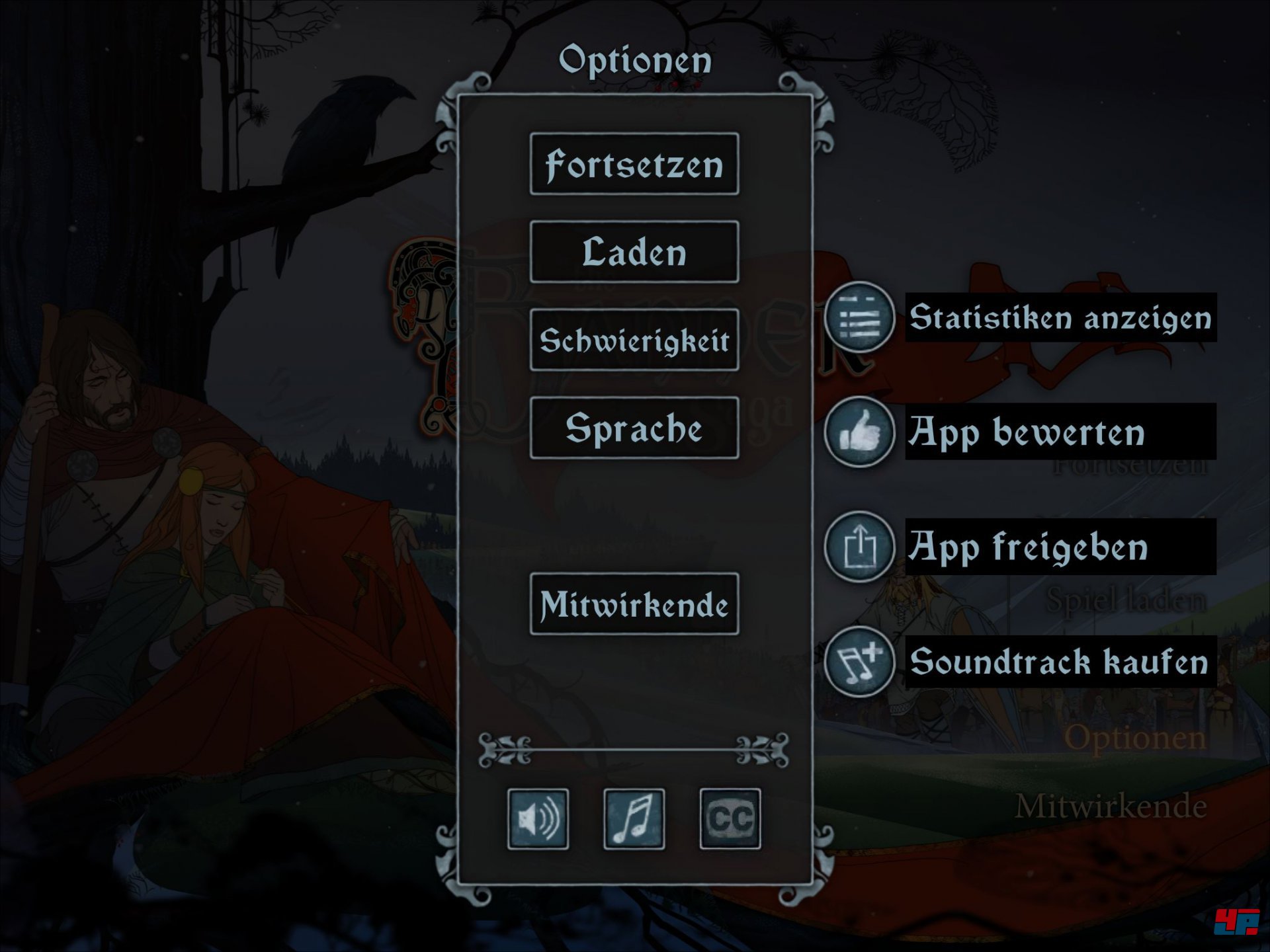Viewport: 1270px width, 952px height.
Task: Click the speaker volume icon
Action: 538,818
